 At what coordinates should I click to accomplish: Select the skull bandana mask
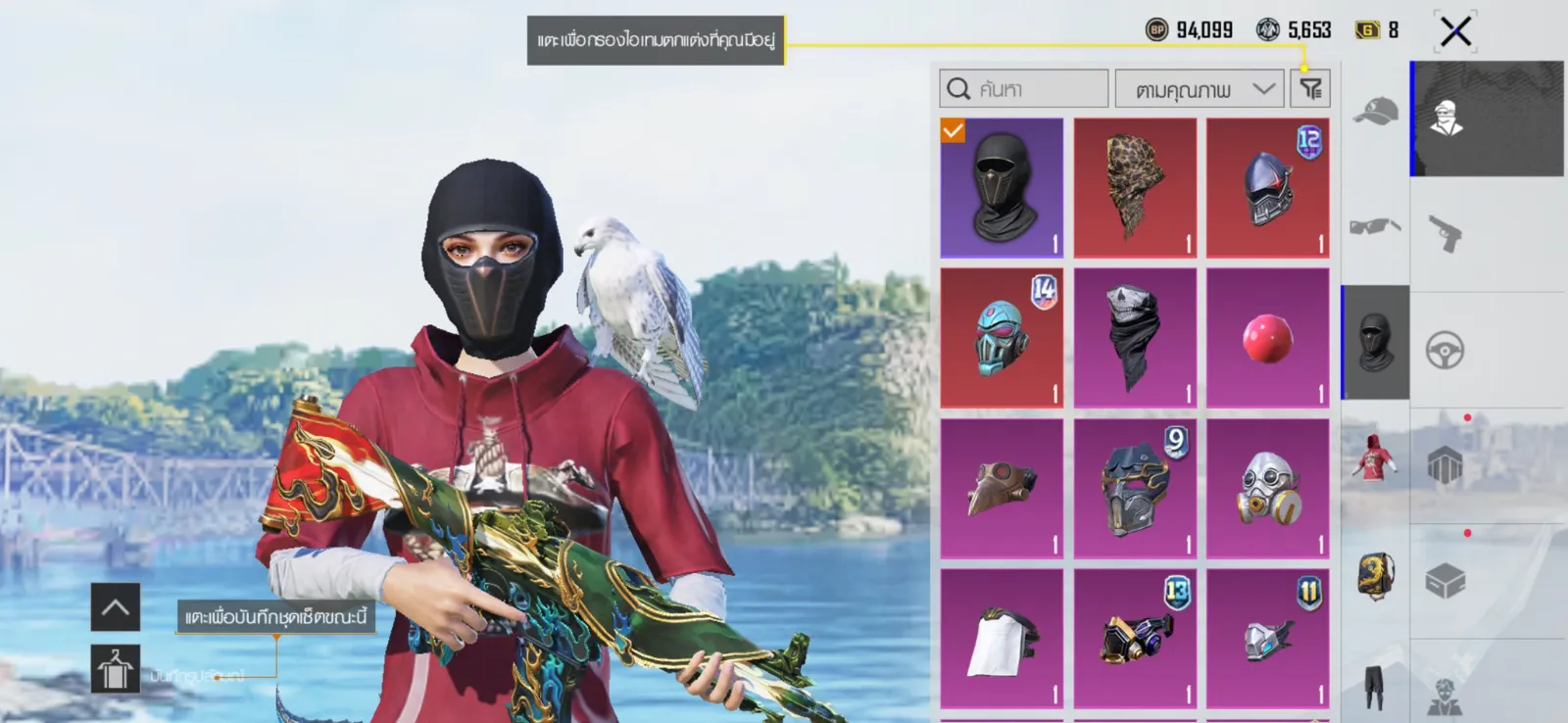[x=1135, y=337]
